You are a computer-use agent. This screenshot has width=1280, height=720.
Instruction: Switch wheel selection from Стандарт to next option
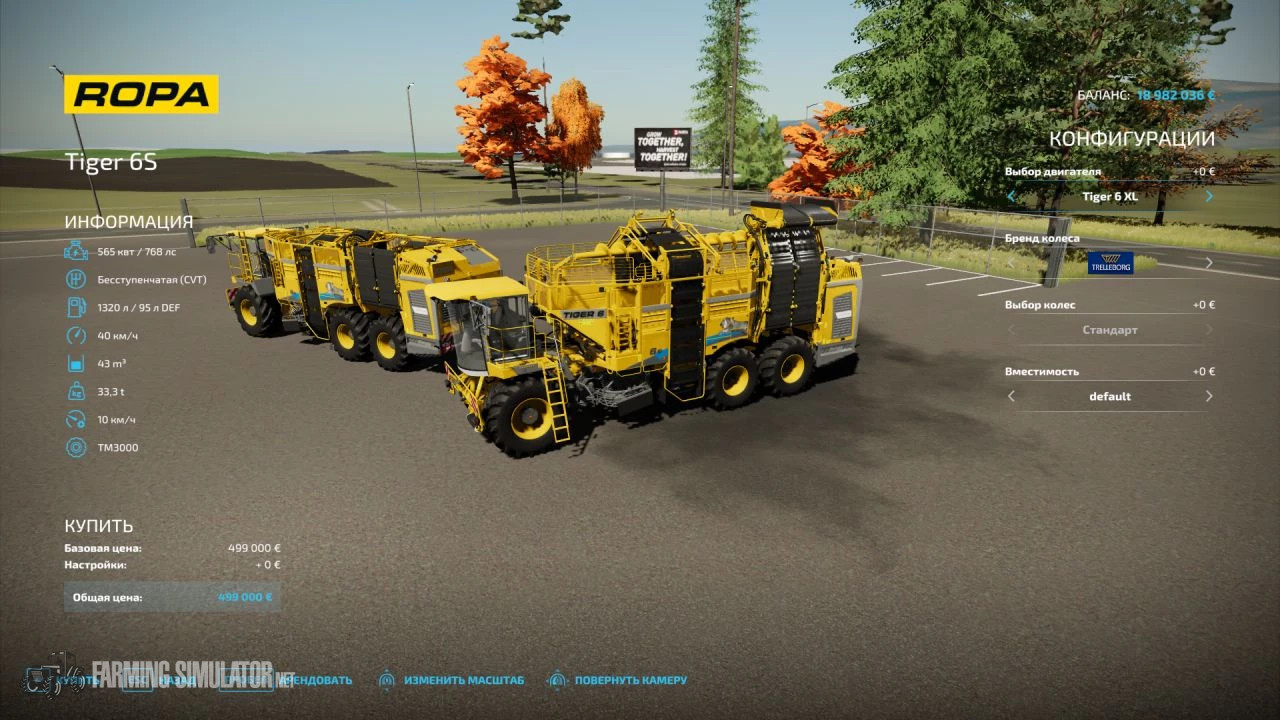(x=1208, y=329)
